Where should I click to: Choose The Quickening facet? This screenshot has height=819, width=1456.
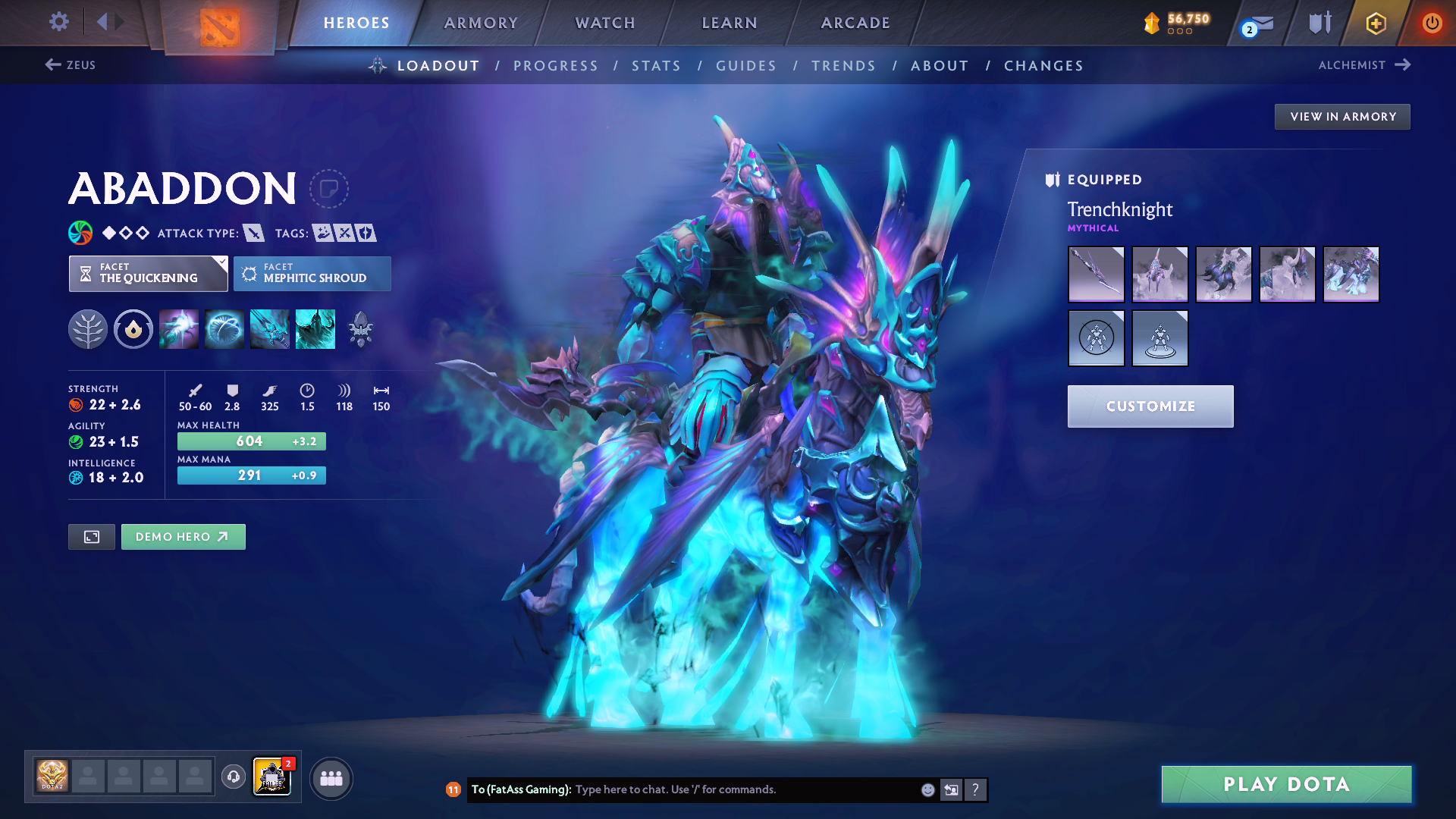148,274
